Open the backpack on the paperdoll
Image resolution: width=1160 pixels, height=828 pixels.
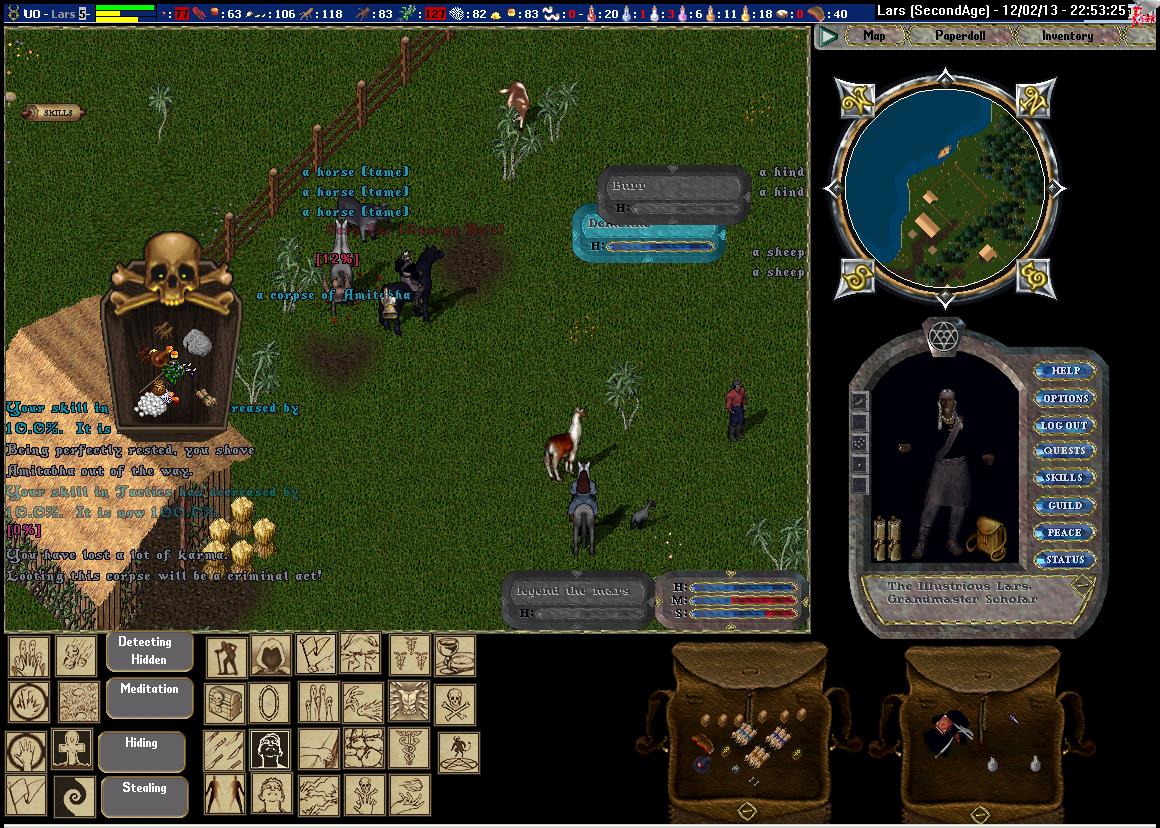984,539
